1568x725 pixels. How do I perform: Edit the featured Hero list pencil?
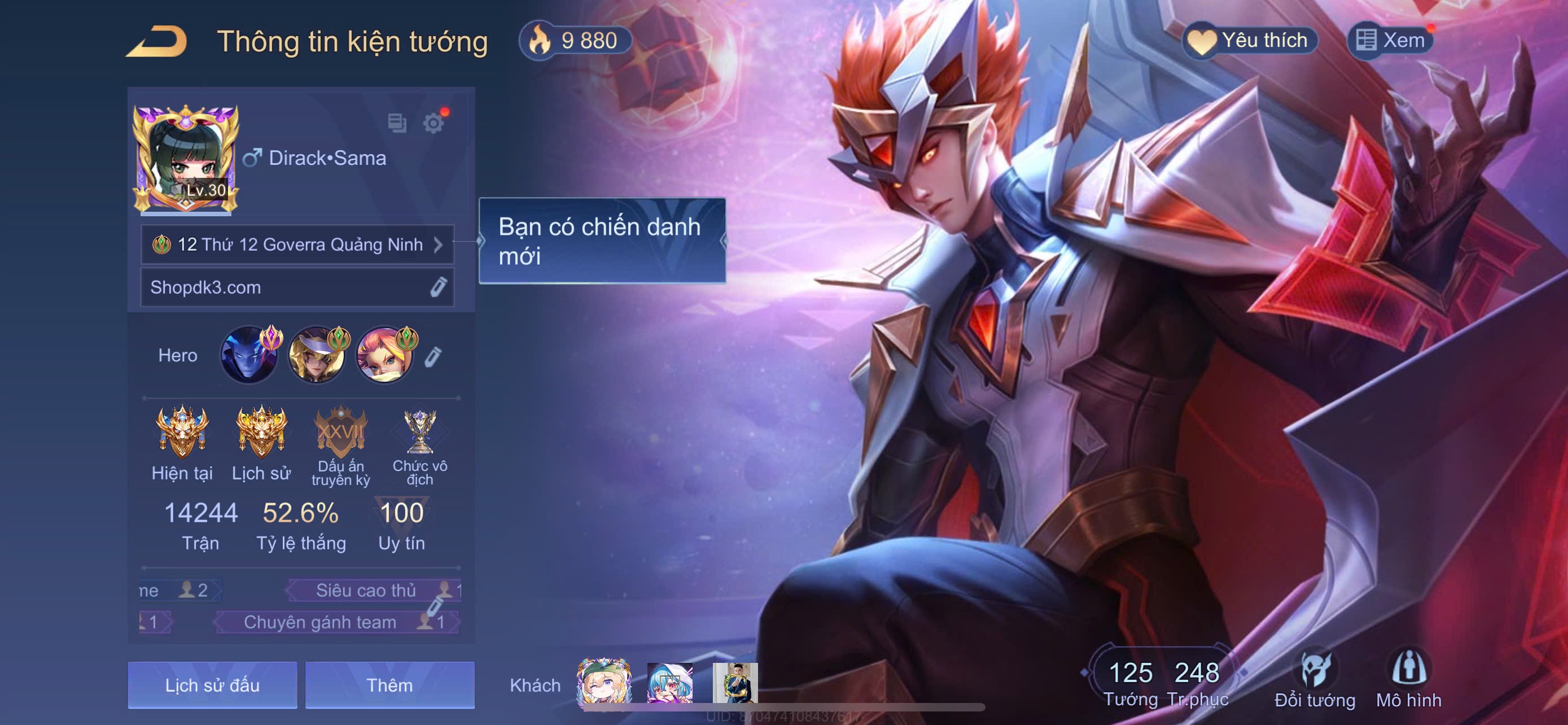pos(433,357)
